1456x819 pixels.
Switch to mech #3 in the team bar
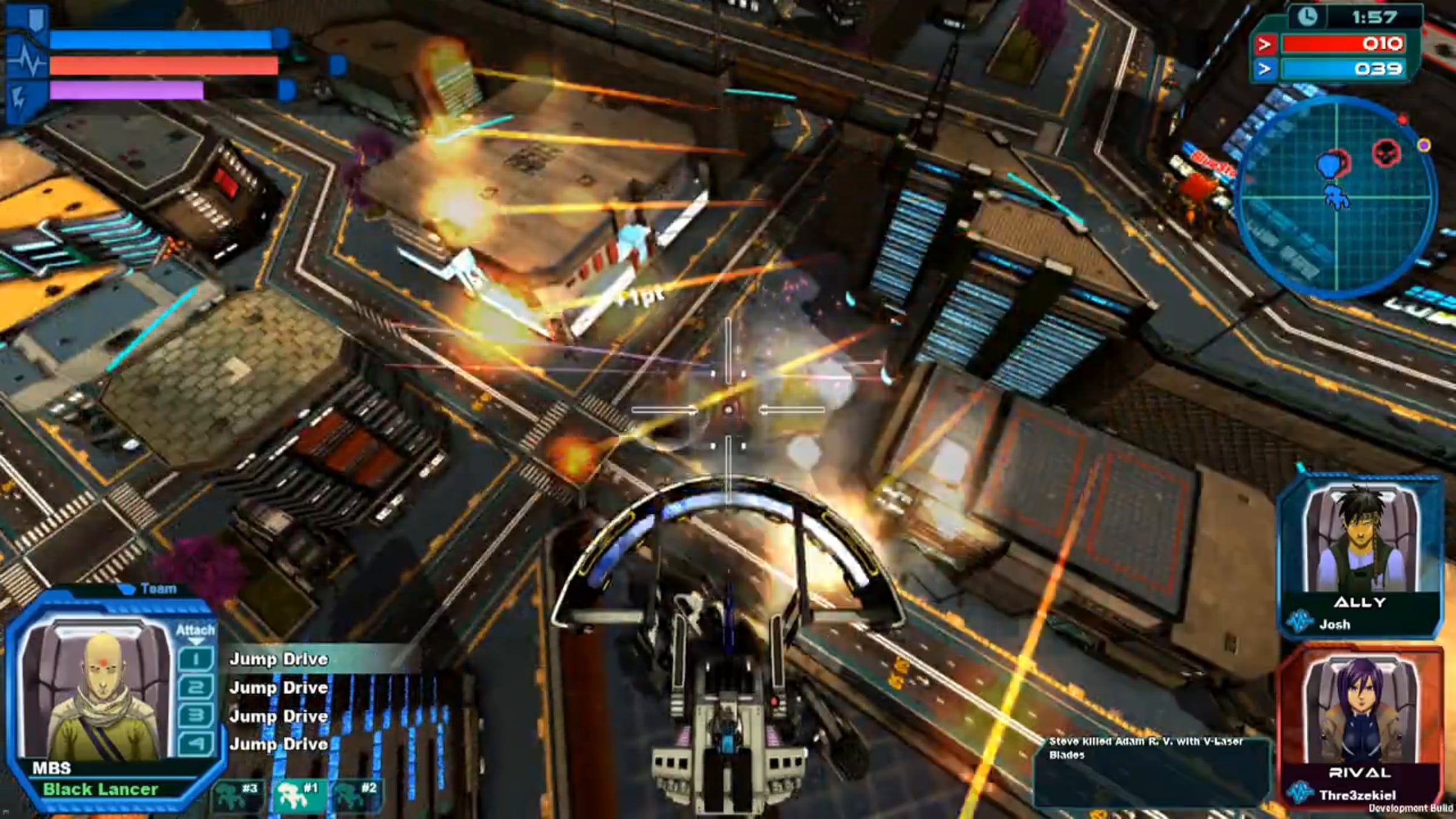(237, 794)
